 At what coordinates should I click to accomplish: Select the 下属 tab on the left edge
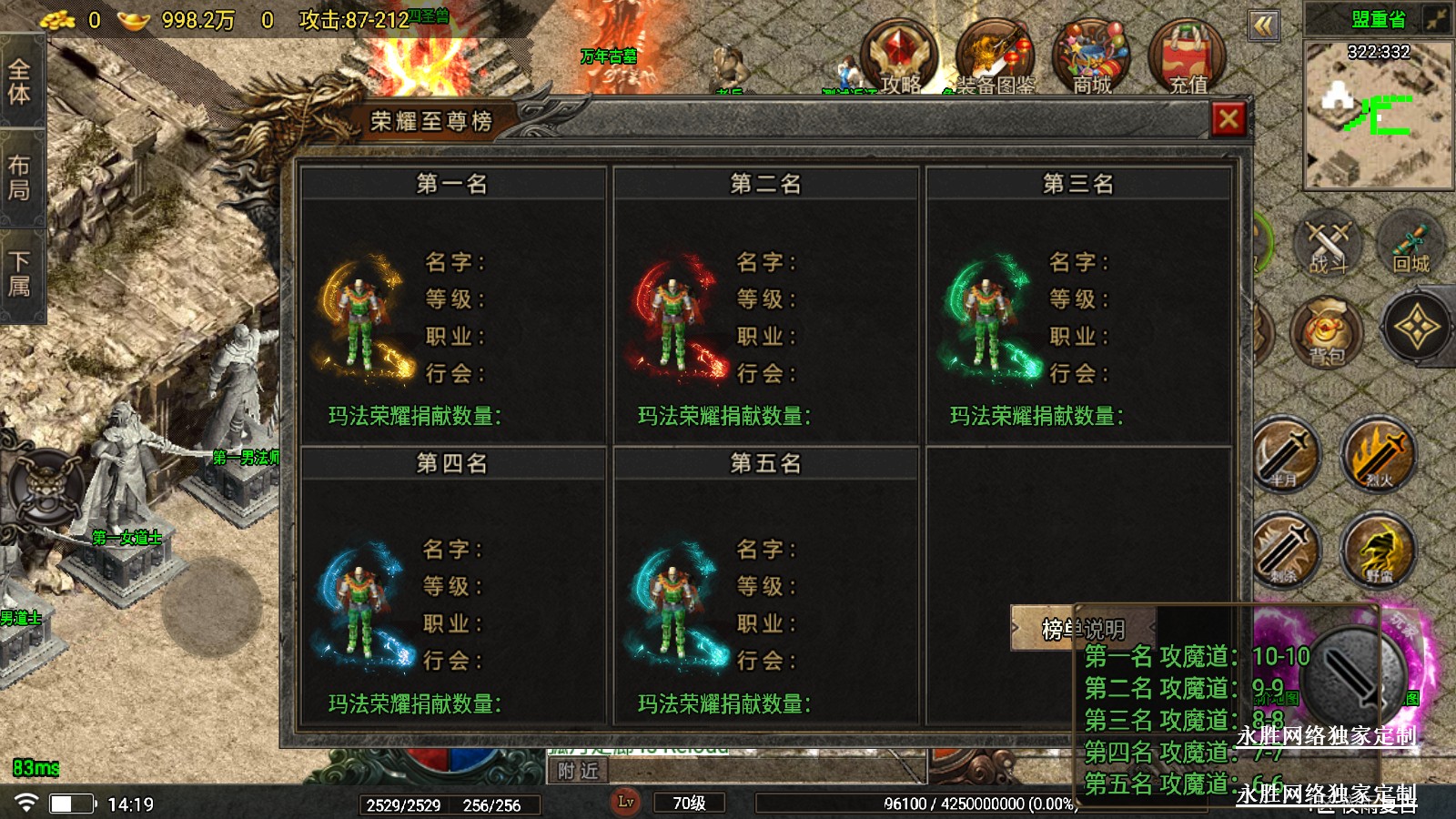20,275
